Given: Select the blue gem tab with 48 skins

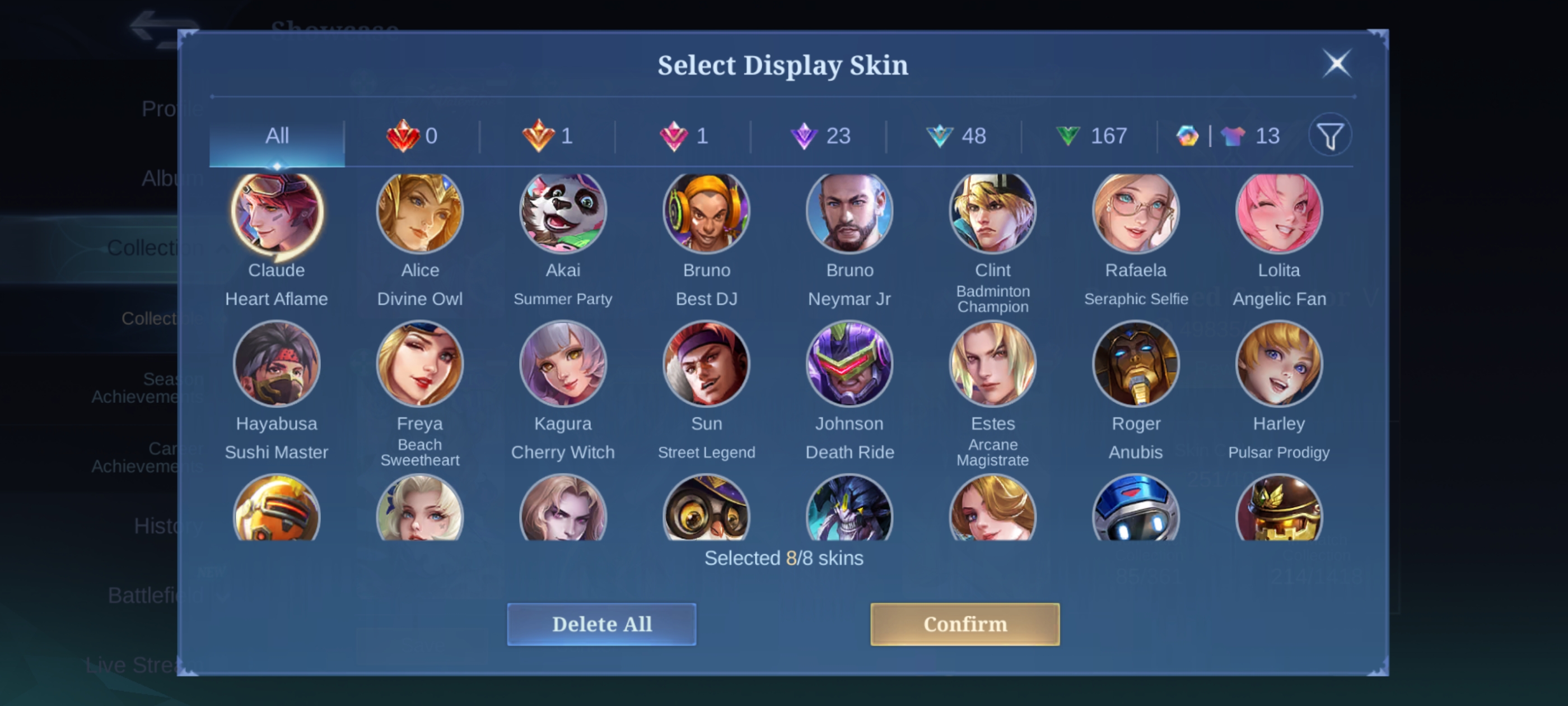Looking at the screenshot, I should click(955, 136).
